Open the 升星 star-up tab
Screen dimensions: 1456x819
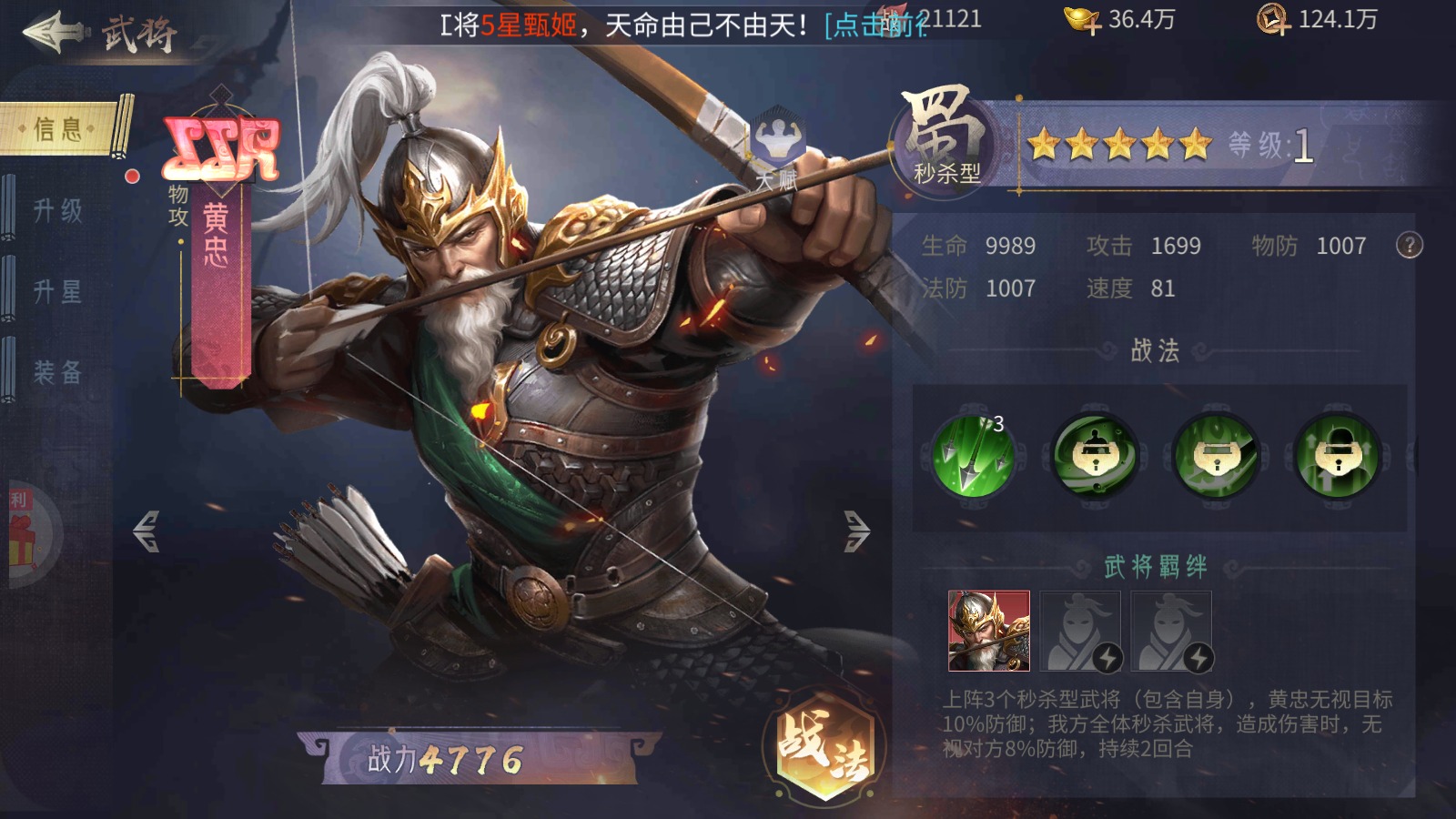(x=58, y=292)
